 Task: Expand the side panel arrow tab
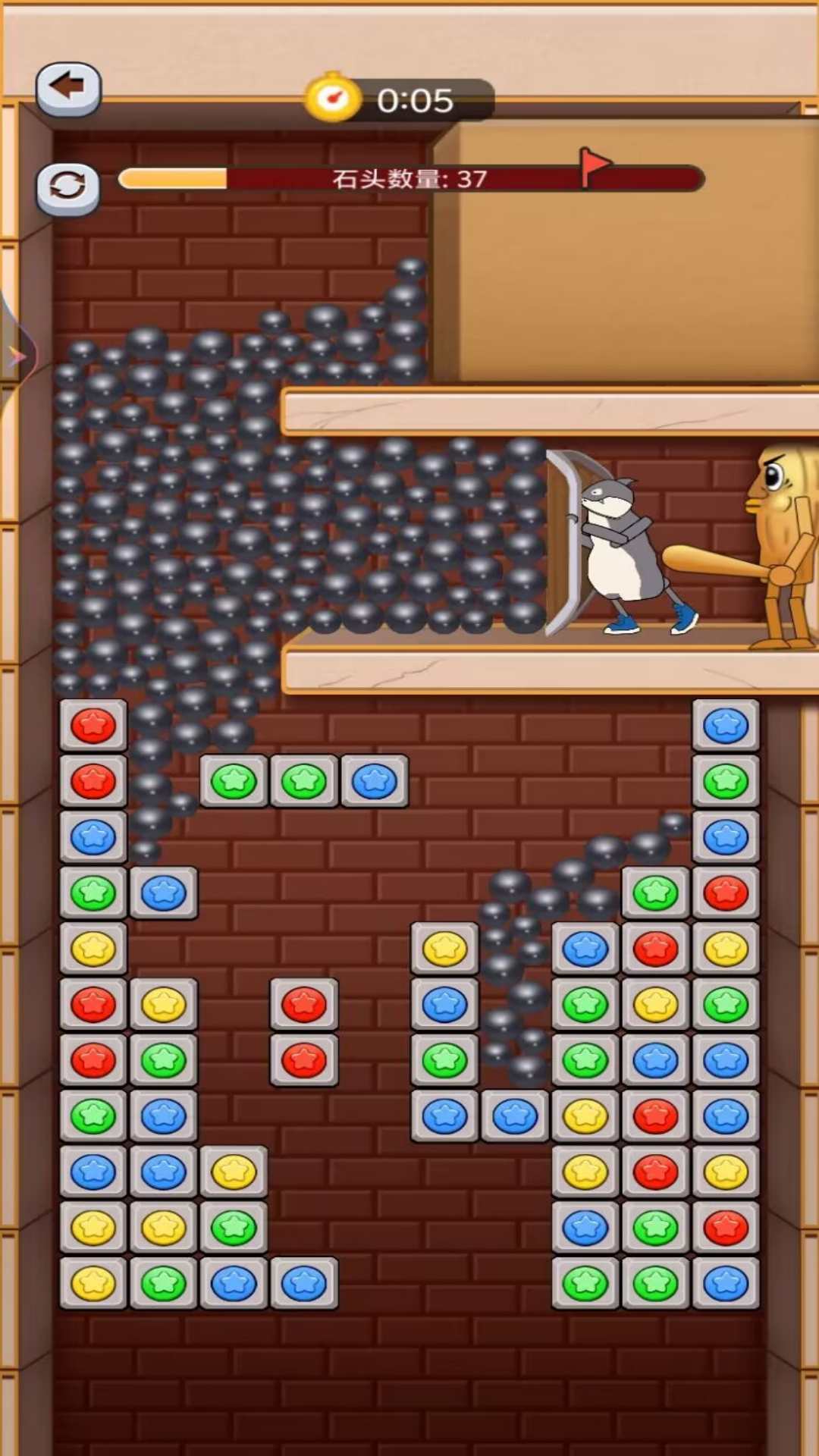[15, 355]
